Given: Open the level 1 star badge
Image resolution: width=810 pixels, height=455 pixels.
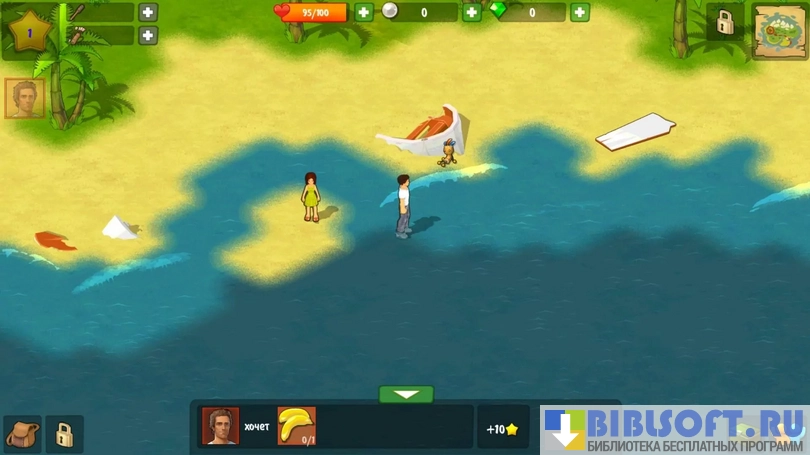Looking at the screenshot, I should 30,32.
